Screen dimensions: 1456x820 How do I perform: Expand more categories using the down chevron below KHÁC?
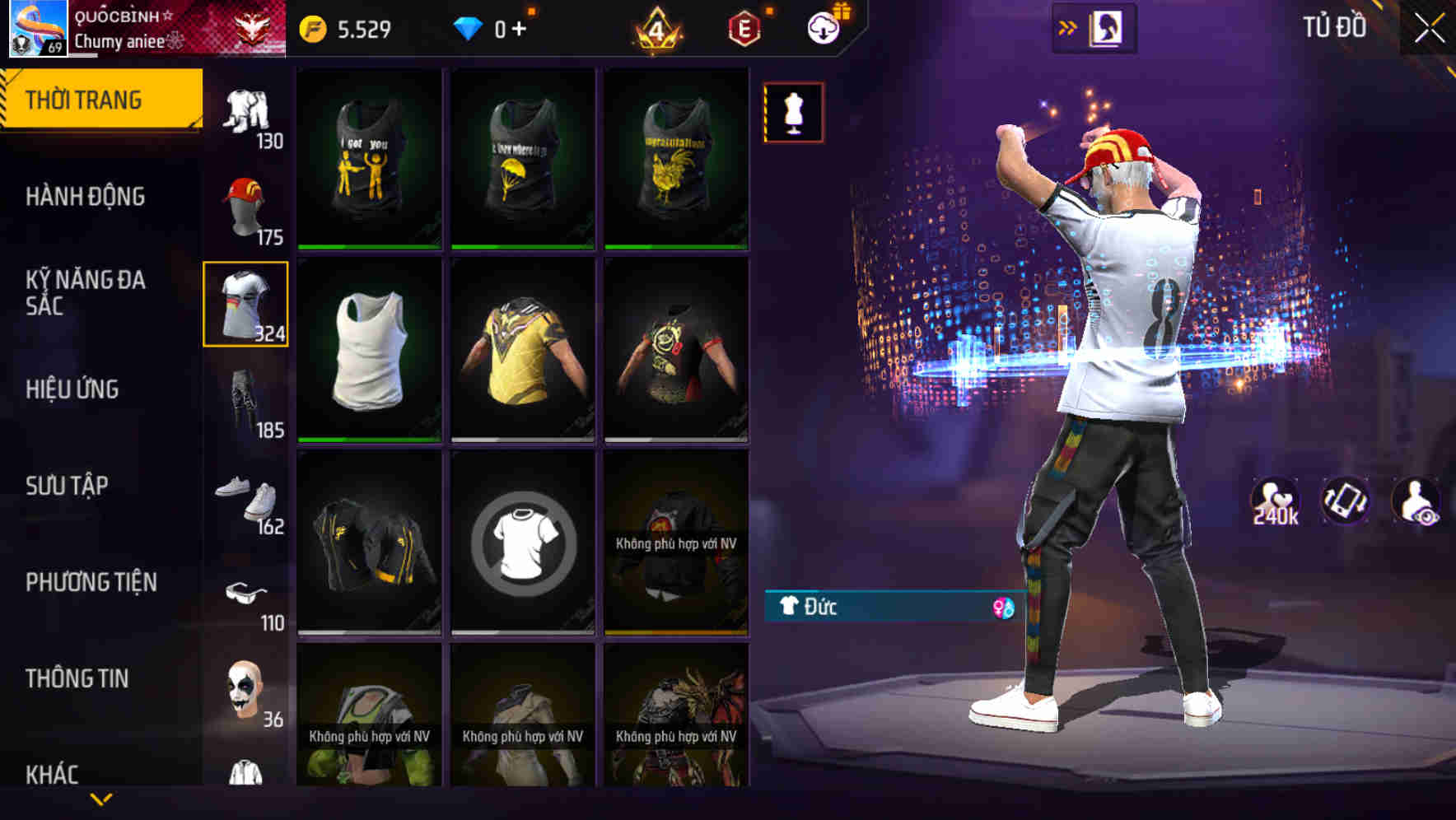pos(100,800)
